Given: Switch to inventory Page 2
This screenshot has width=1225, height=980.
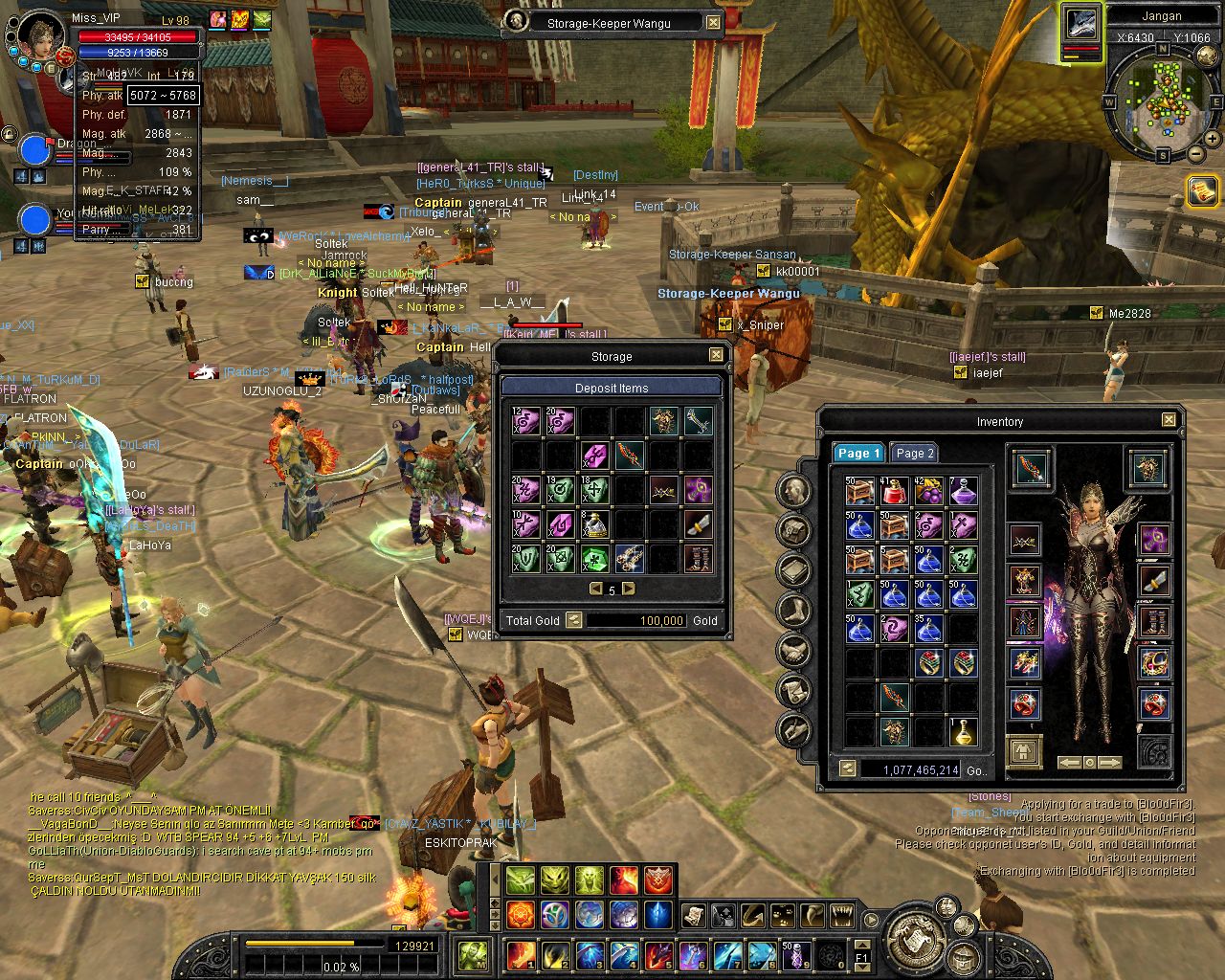Looking at the screenshot, I should pos(914,453).
